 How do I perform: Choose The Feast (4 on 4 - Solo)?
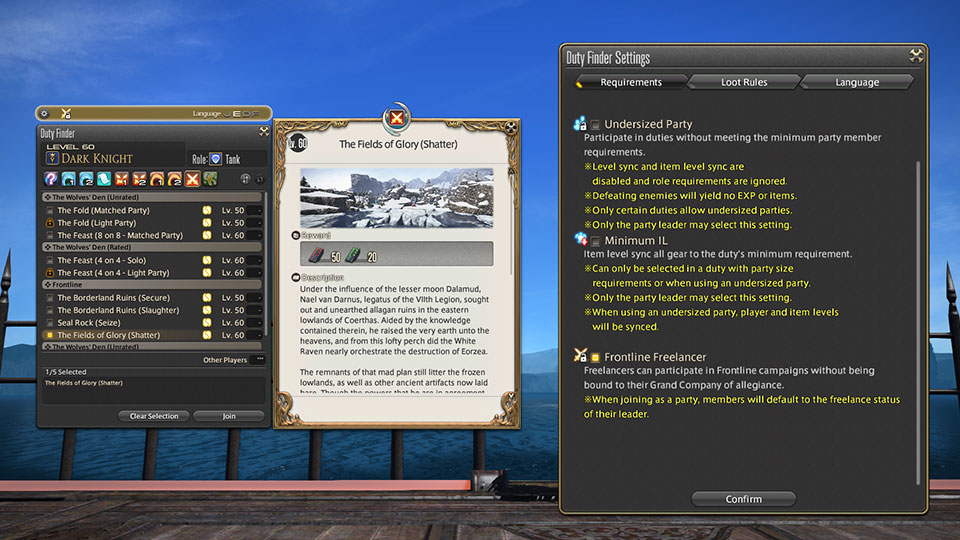(x=48, y=260)
